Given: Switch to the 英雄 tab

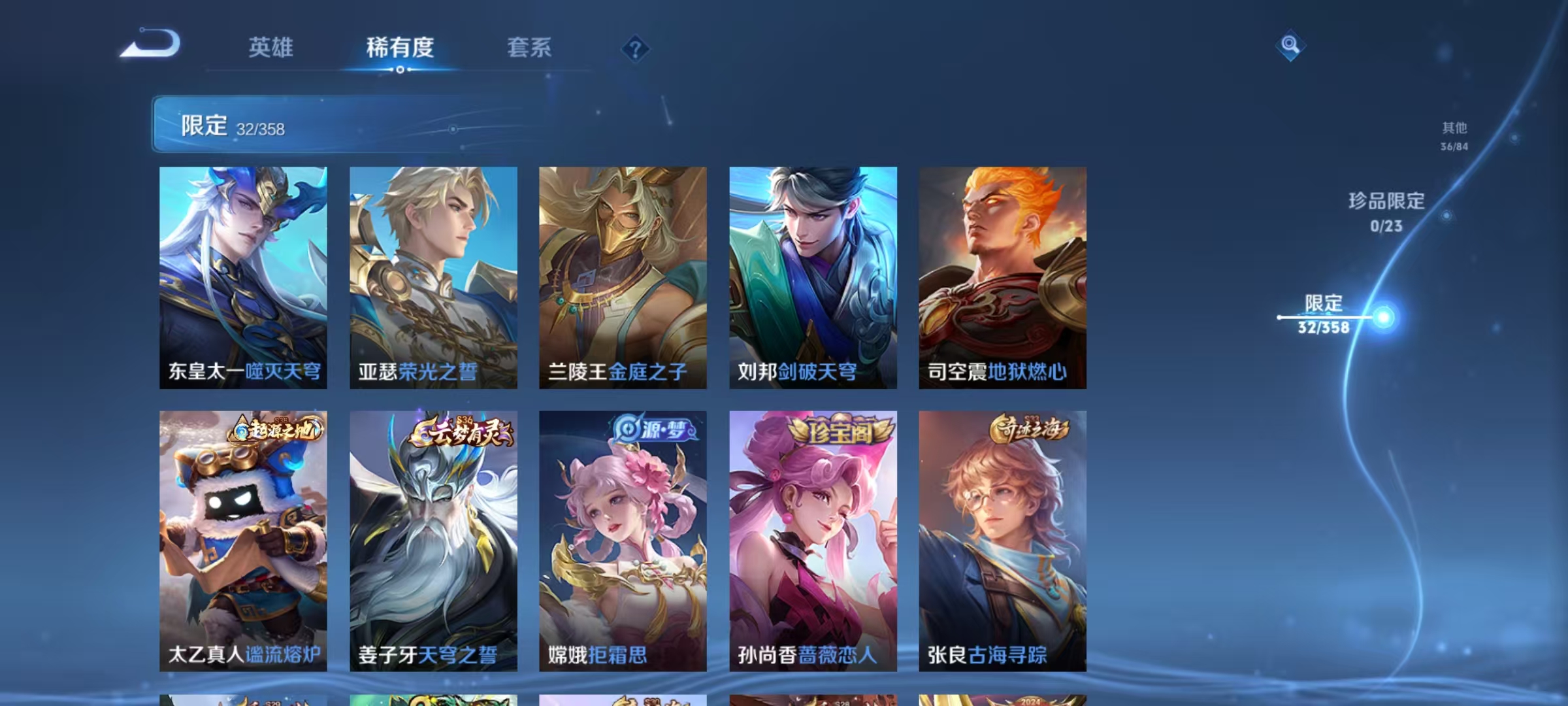Looking at the screenshot, I should point(271,48).
